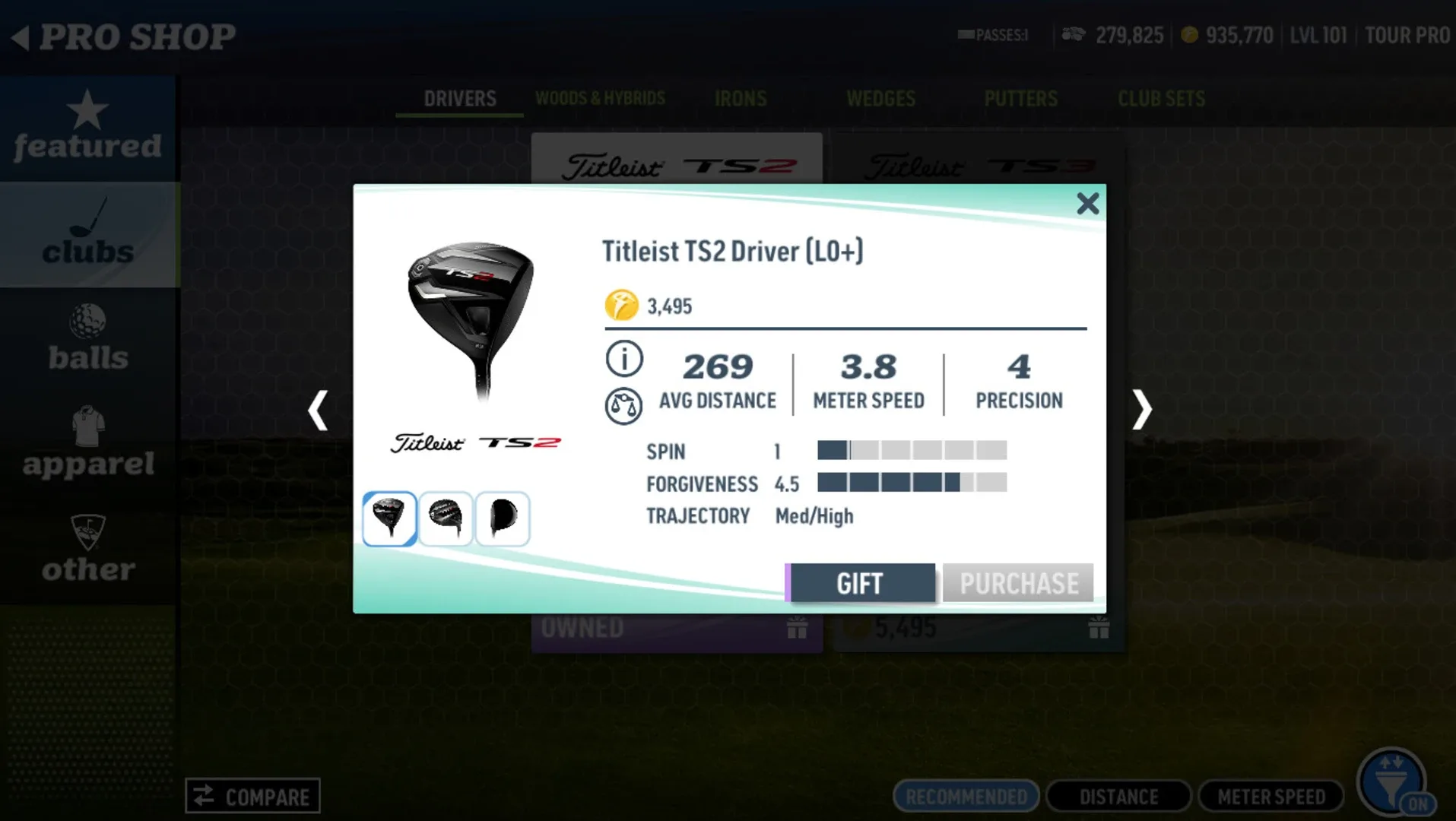This screenshot has width=1456, height=821.
Task: Gift the Titleist TS2 Driver
Action: 861,583
